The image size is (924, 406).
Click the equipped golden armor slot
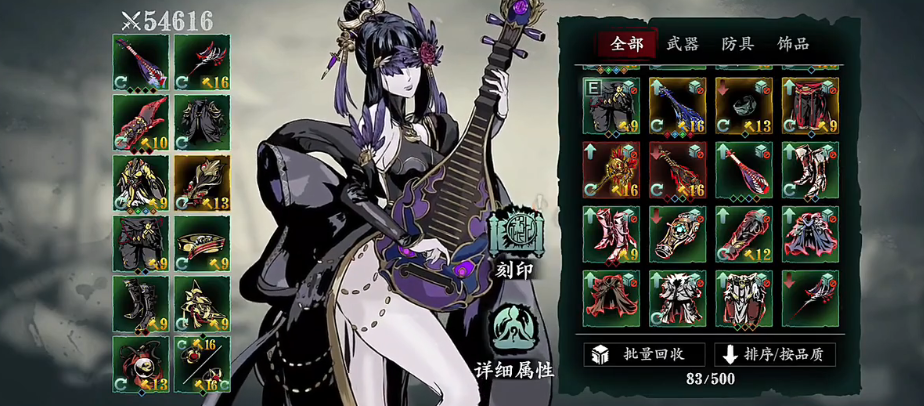point(140,183)
